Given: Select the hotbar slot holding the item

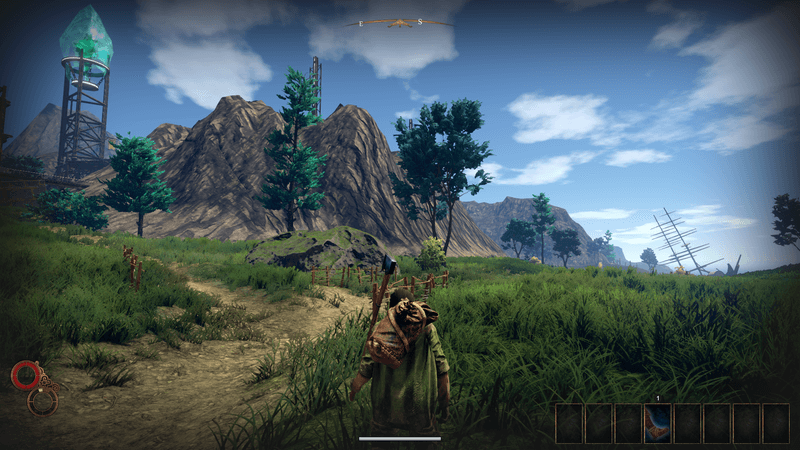Looking at the screenshot, I should [x=658, y=423].
